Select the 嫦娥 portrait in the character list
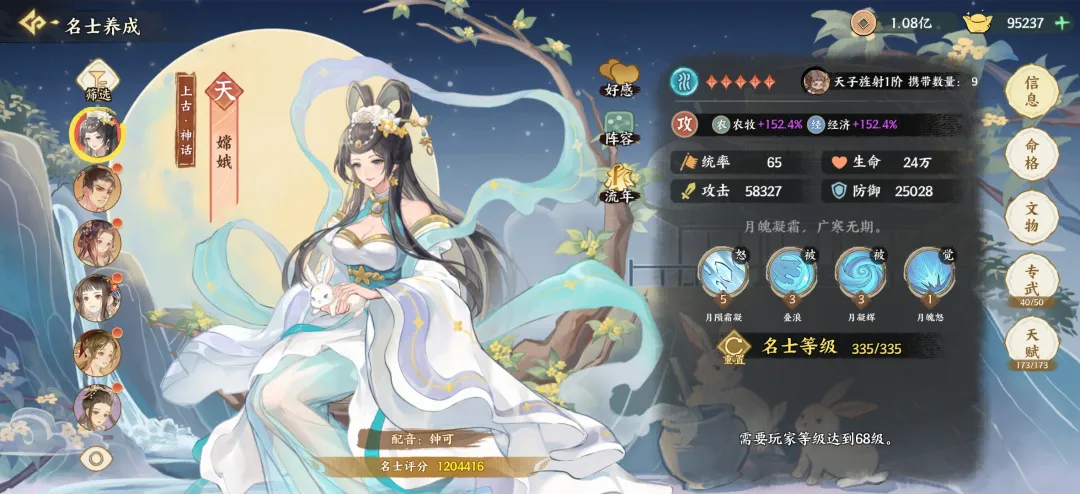This screenshot has width=1080, height=494. [98, 133]
